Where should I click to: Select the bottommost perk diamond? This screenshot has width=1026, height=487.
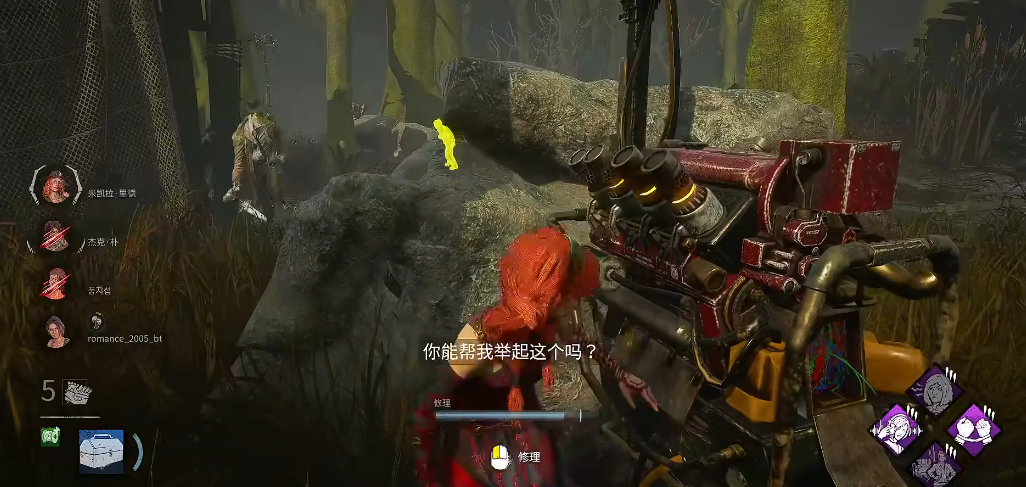tap(935, 465)
